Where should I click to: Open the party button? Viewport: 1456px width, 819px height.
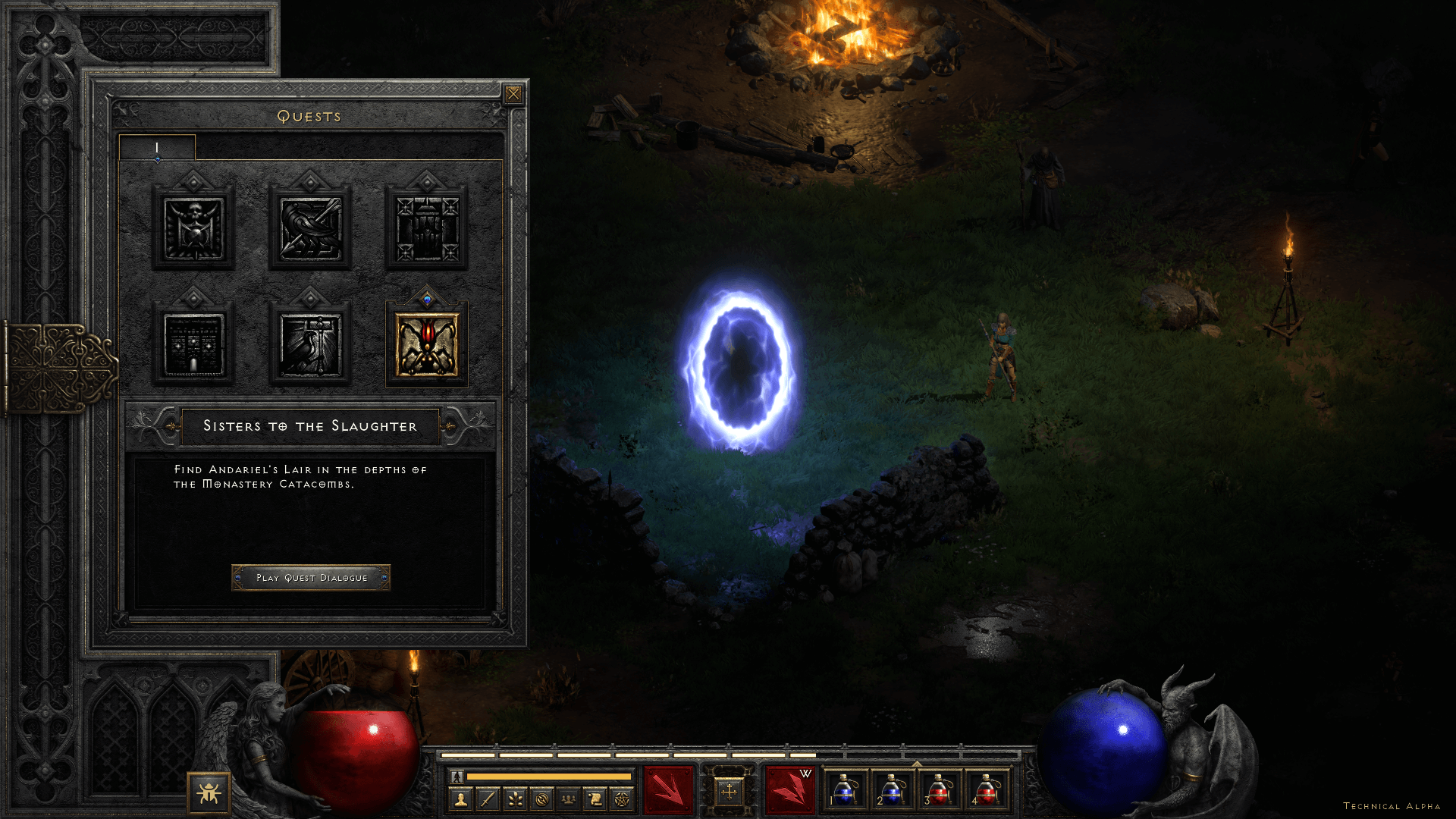(569, 799)
